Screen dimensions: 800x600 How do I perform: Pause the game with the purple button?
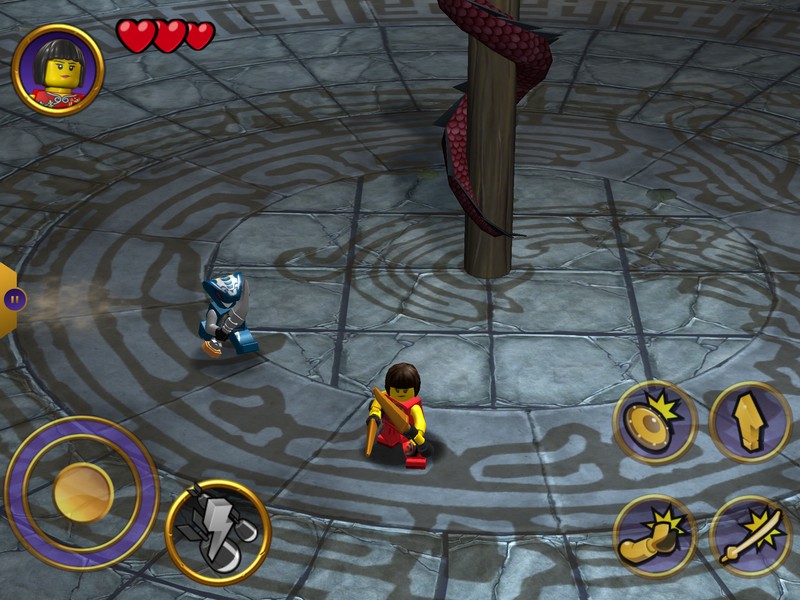[14, 298]
